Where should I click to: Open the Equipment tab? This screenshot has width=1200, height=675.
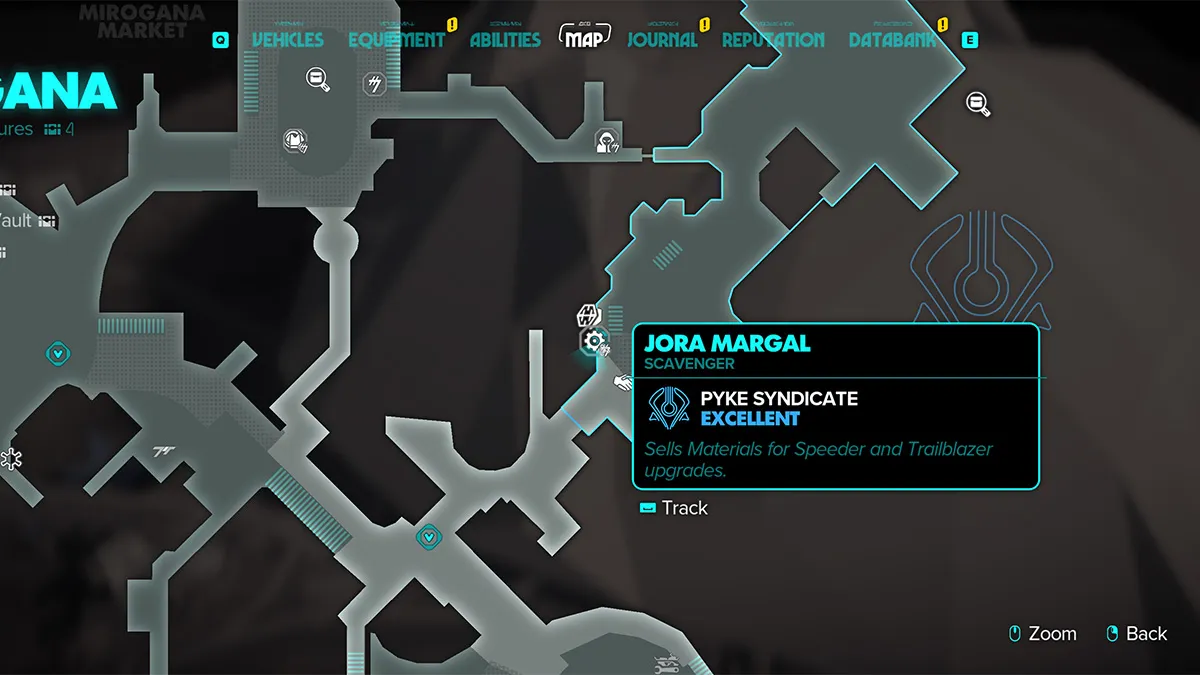coord(396,40)
